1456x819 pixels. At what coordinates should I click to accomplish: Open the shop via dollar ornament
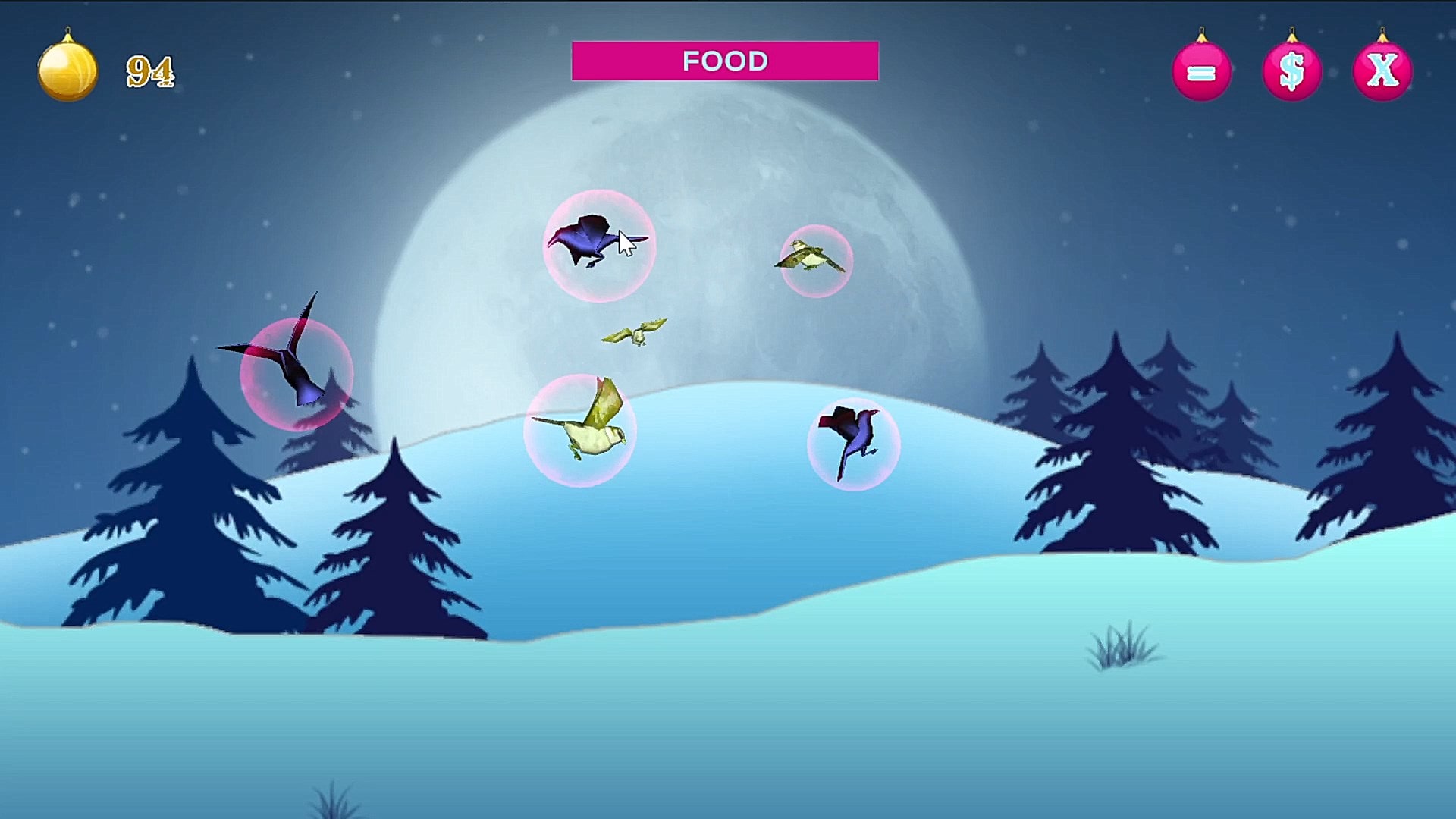[1291, 72]
